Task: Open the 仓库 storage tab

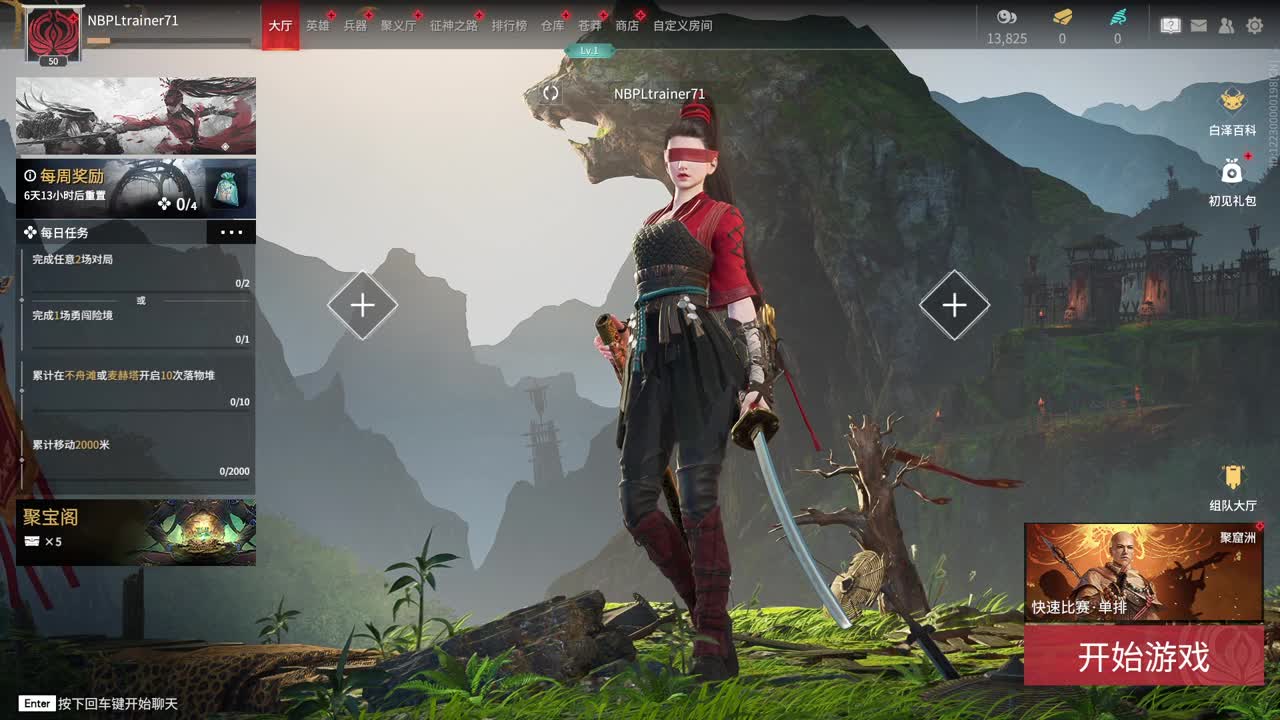Action: point(552,26)
